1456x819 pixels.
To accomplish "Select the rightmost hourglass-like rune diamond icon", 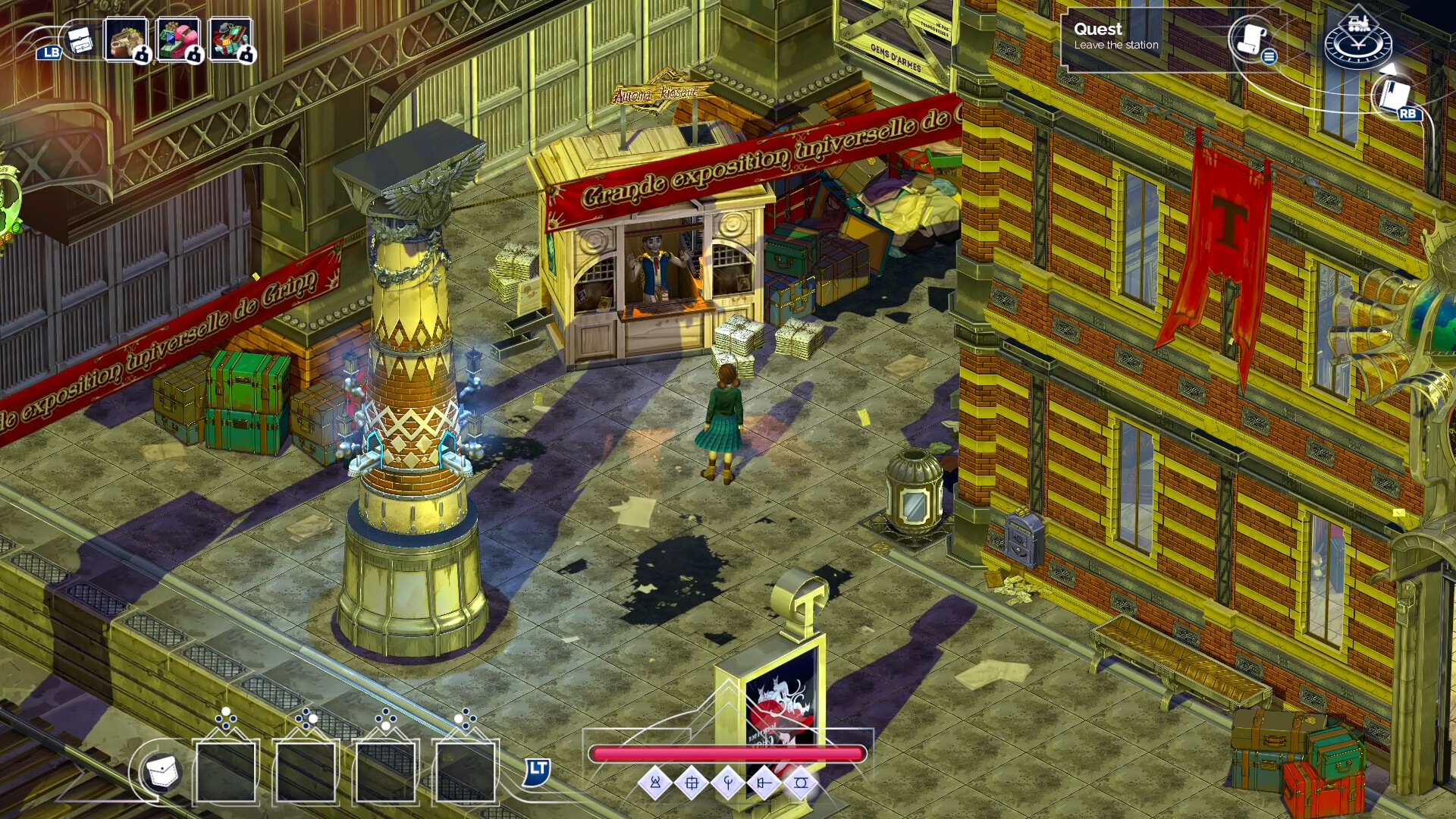I will coord(802,783).
